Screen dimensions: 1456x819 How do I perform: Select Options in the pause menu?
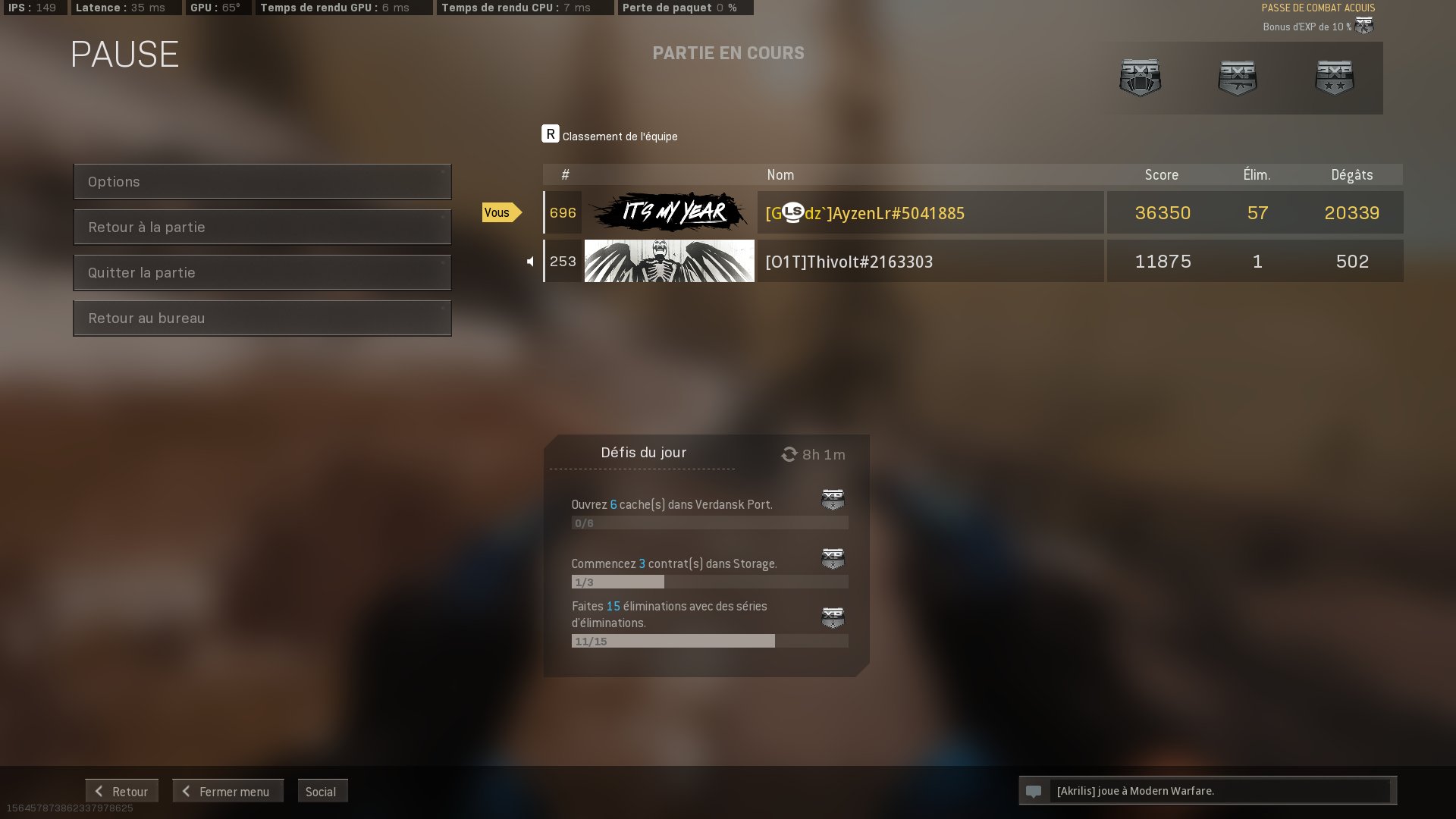(262, 181)
